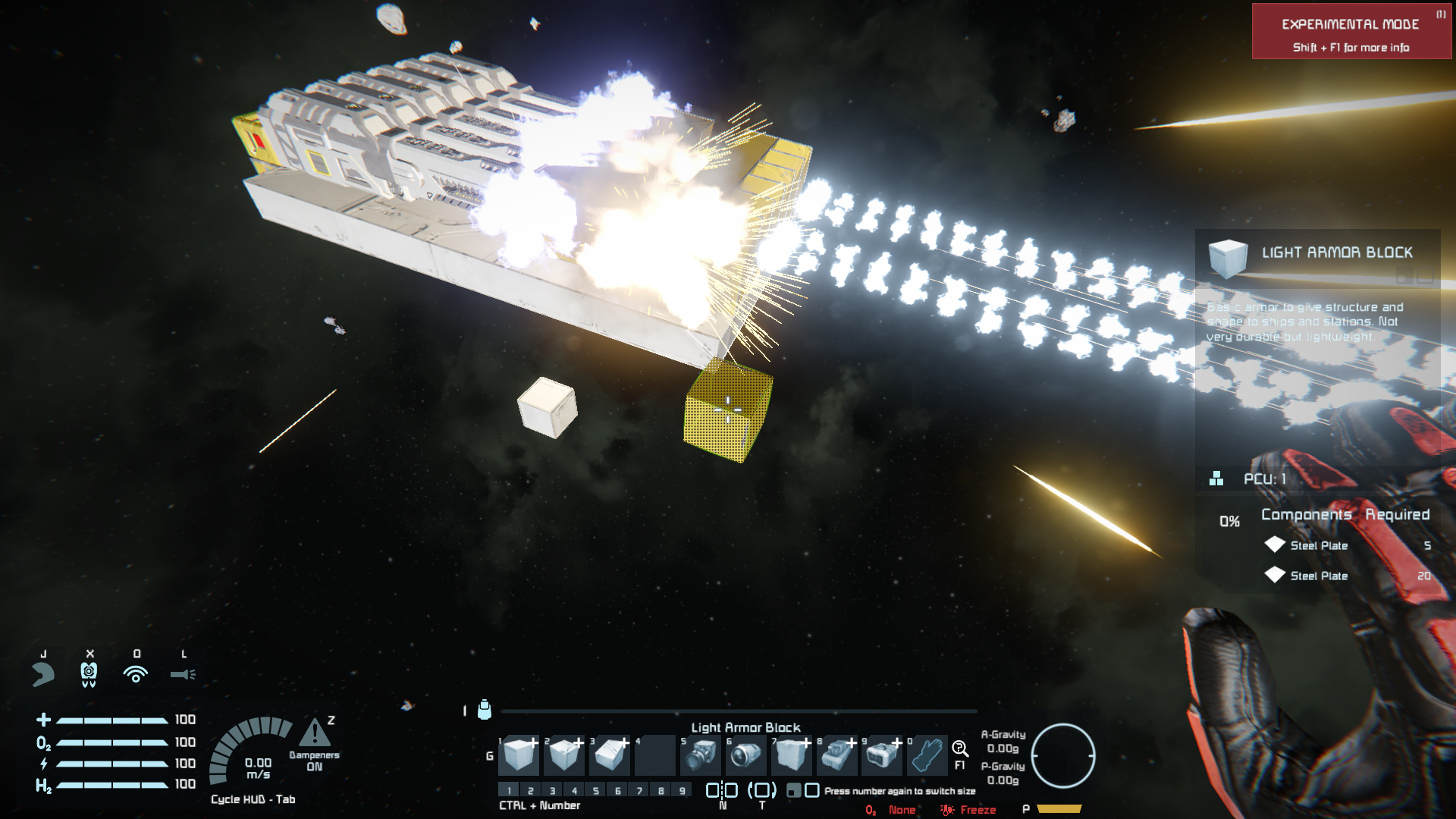This screenshot has height=819, width=1456.
Task: Choose the armor slope block in slot 3
Action: point(611,755)
